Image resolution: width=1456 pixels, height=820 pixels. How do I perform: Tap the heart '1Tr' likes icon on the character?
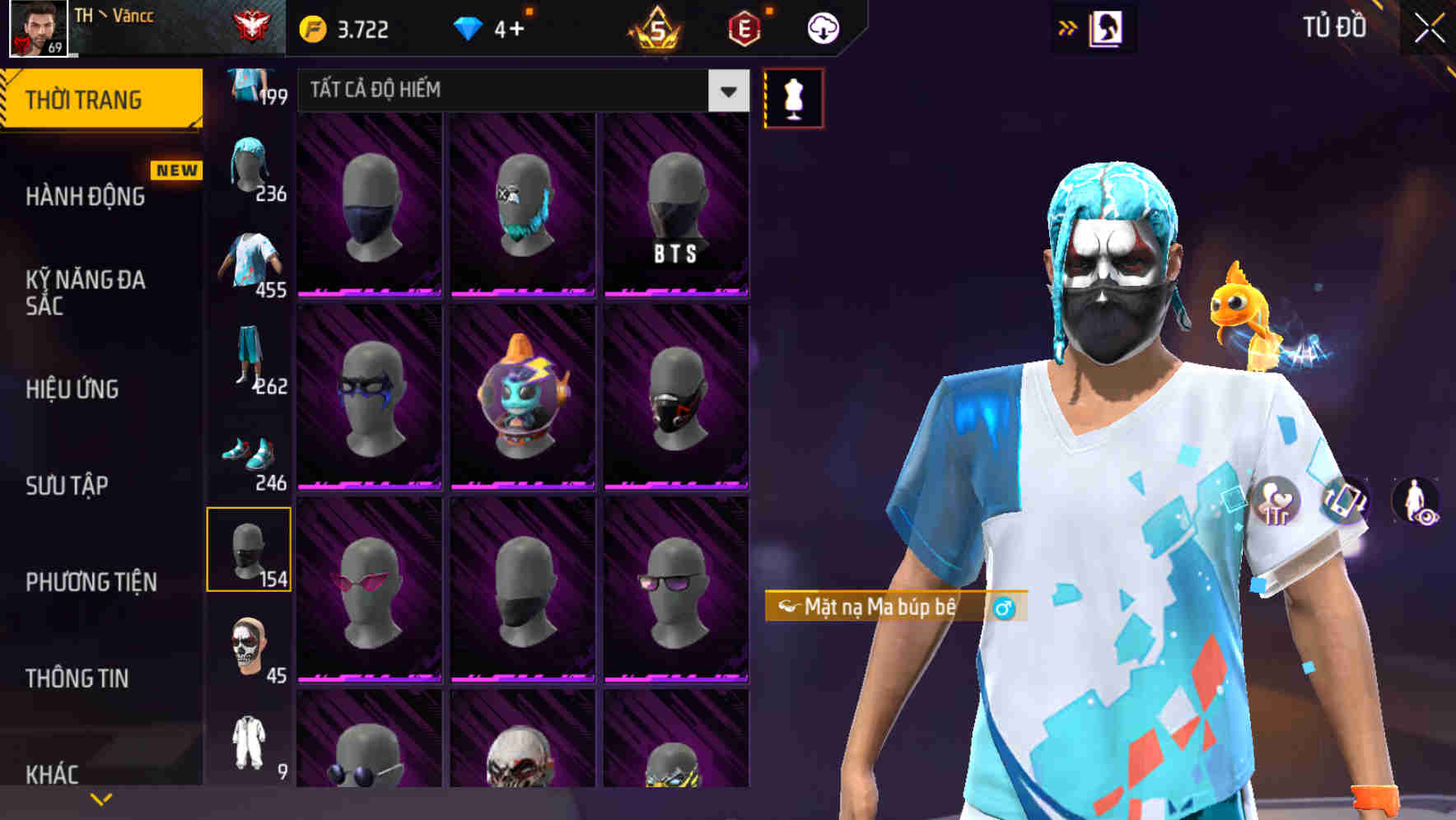[1272, 501]
